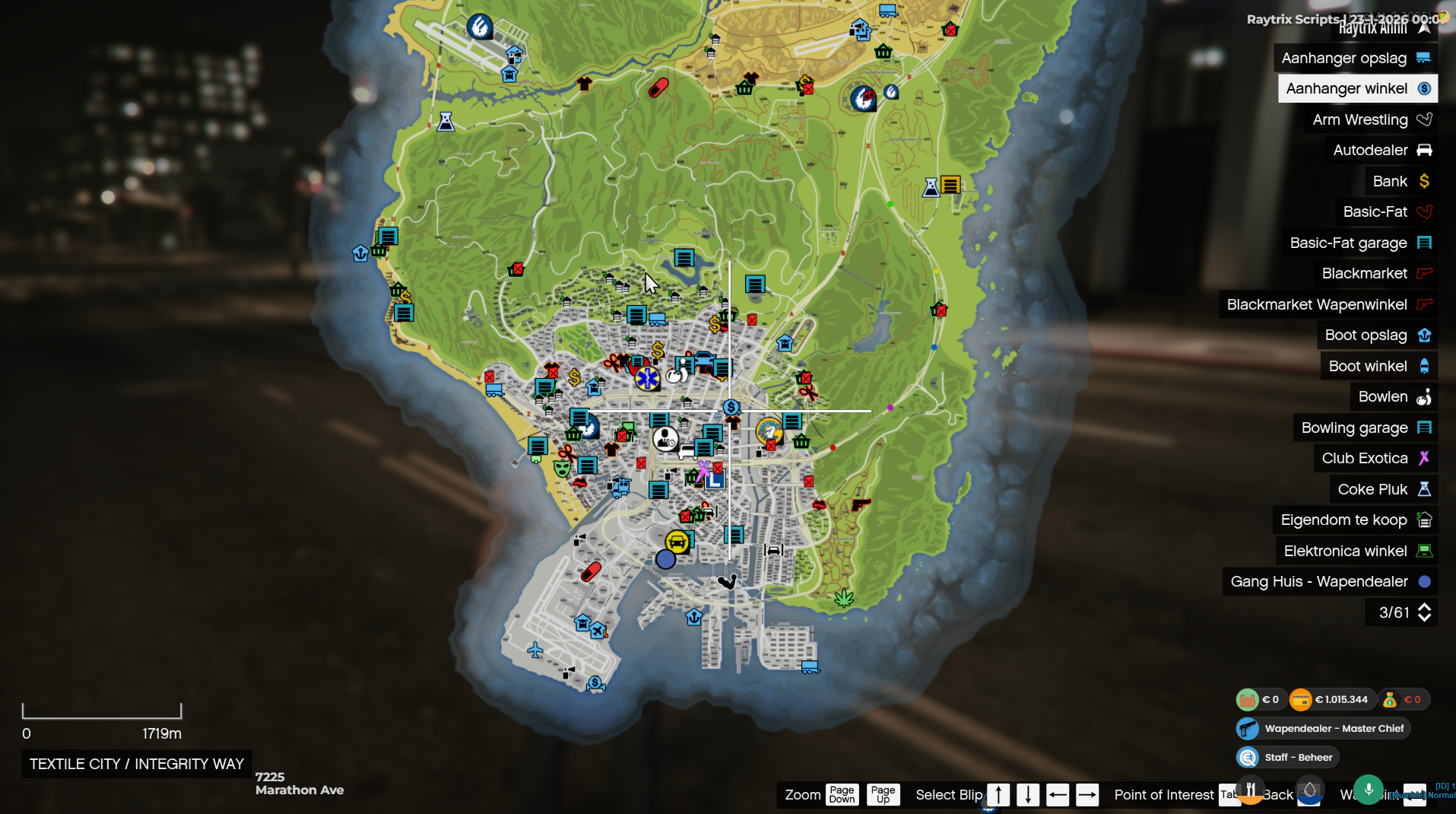Select the Aanhanger opslag truck icon
This screenshot has height=814, width=1456.
(1426, 58)
